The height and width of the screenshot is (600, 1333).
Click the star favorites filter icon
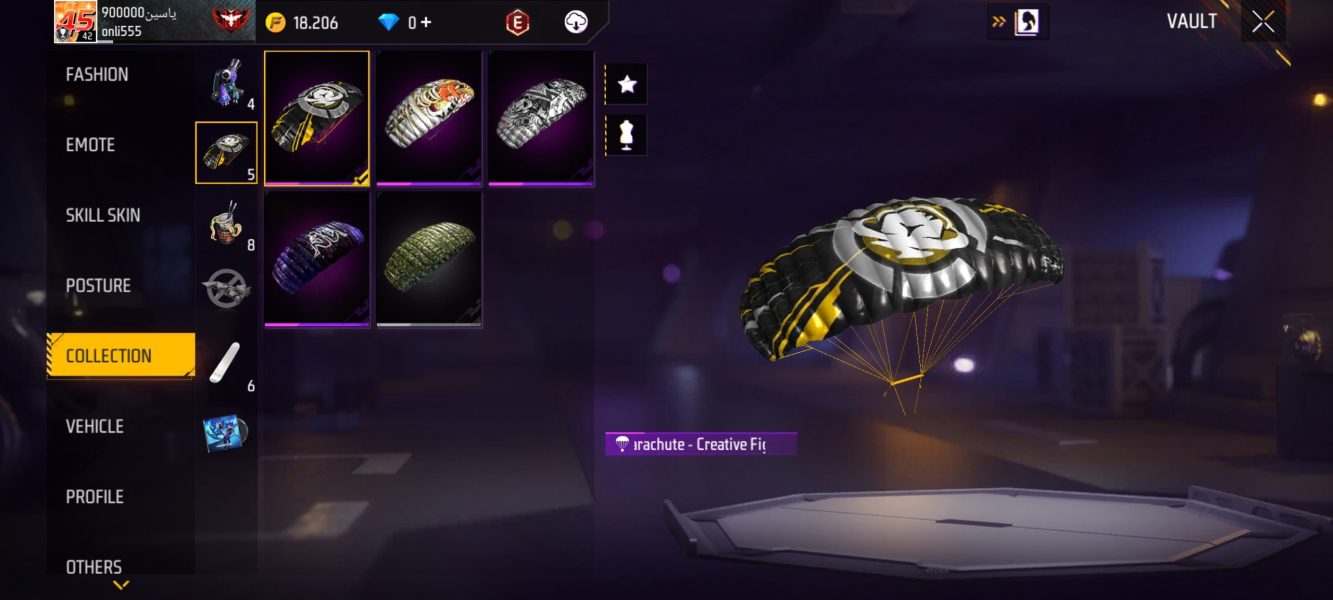tap(627, 84)
